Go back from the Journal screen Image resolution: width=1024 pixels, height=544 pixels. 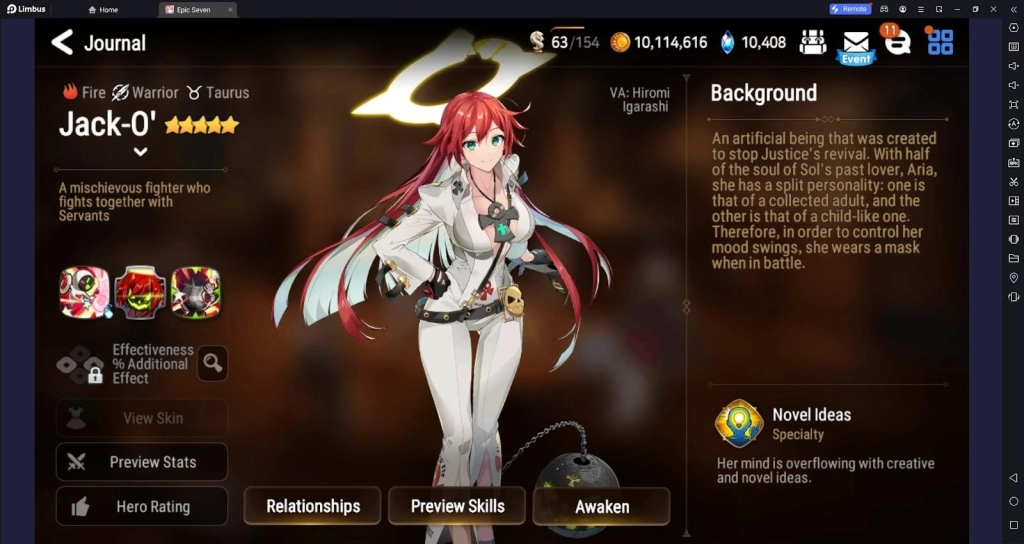62,42
